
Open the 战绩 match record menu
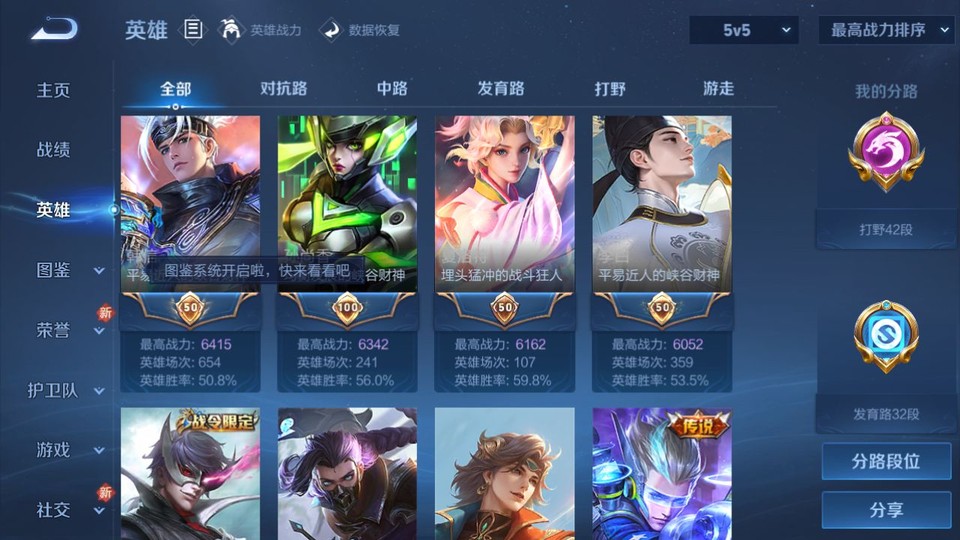[54, 150]
